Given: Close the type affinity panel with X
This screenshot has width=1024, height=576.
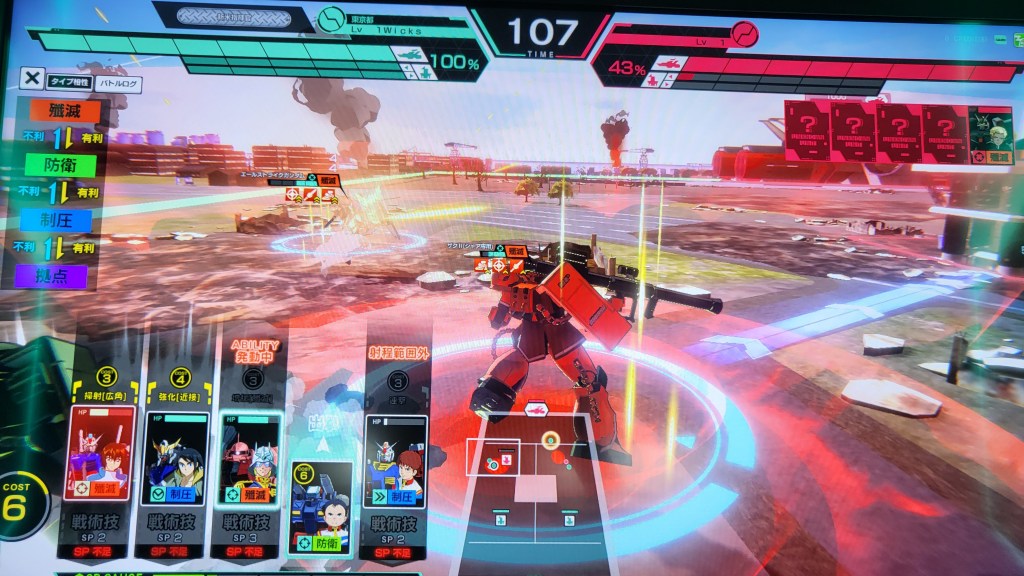Looking at the screenshot, I should (33, 78).
